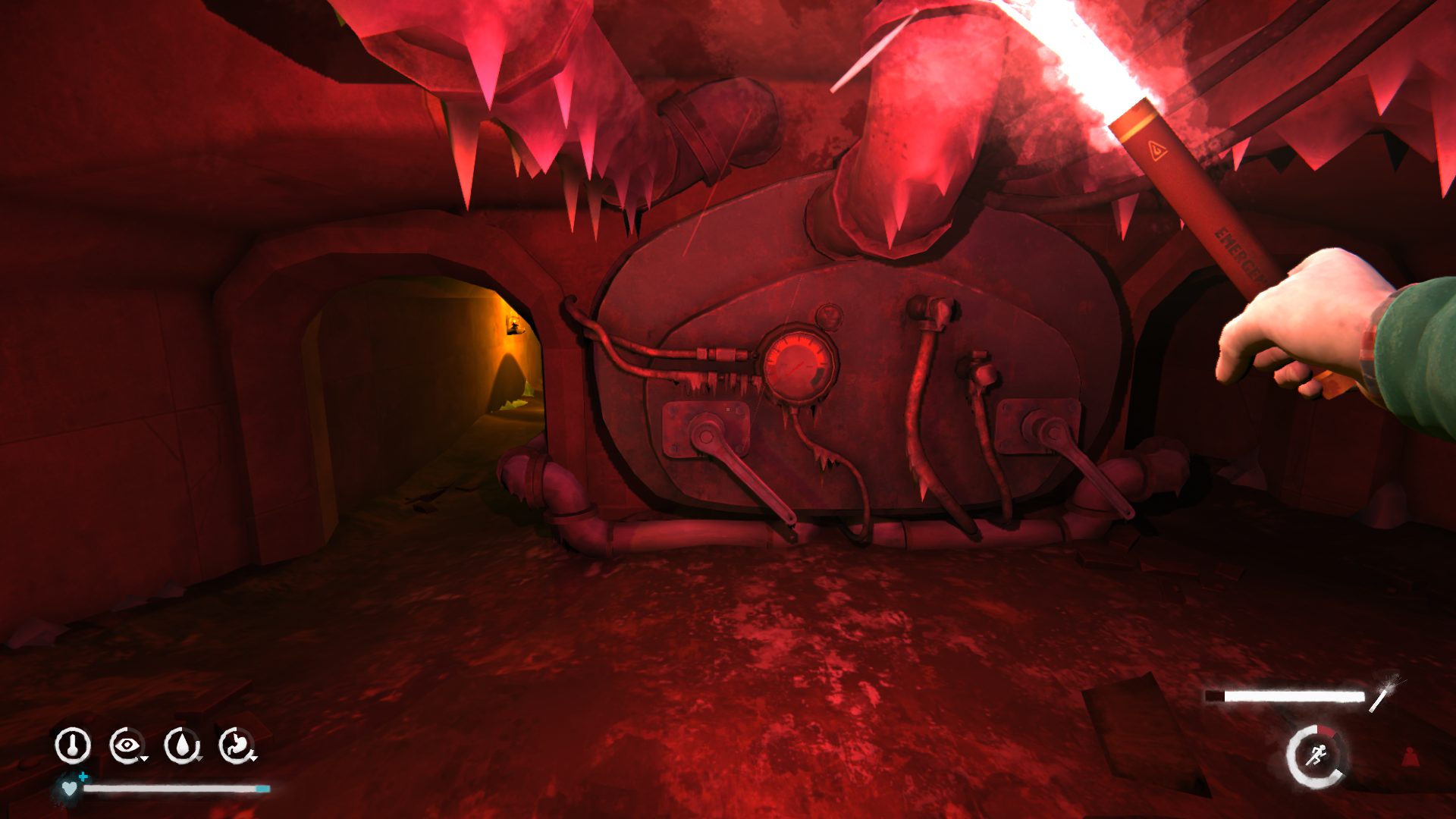Click the running figure stamina icon
The height and width of the screenshot is (819, 1456).
coord(1316,755)
